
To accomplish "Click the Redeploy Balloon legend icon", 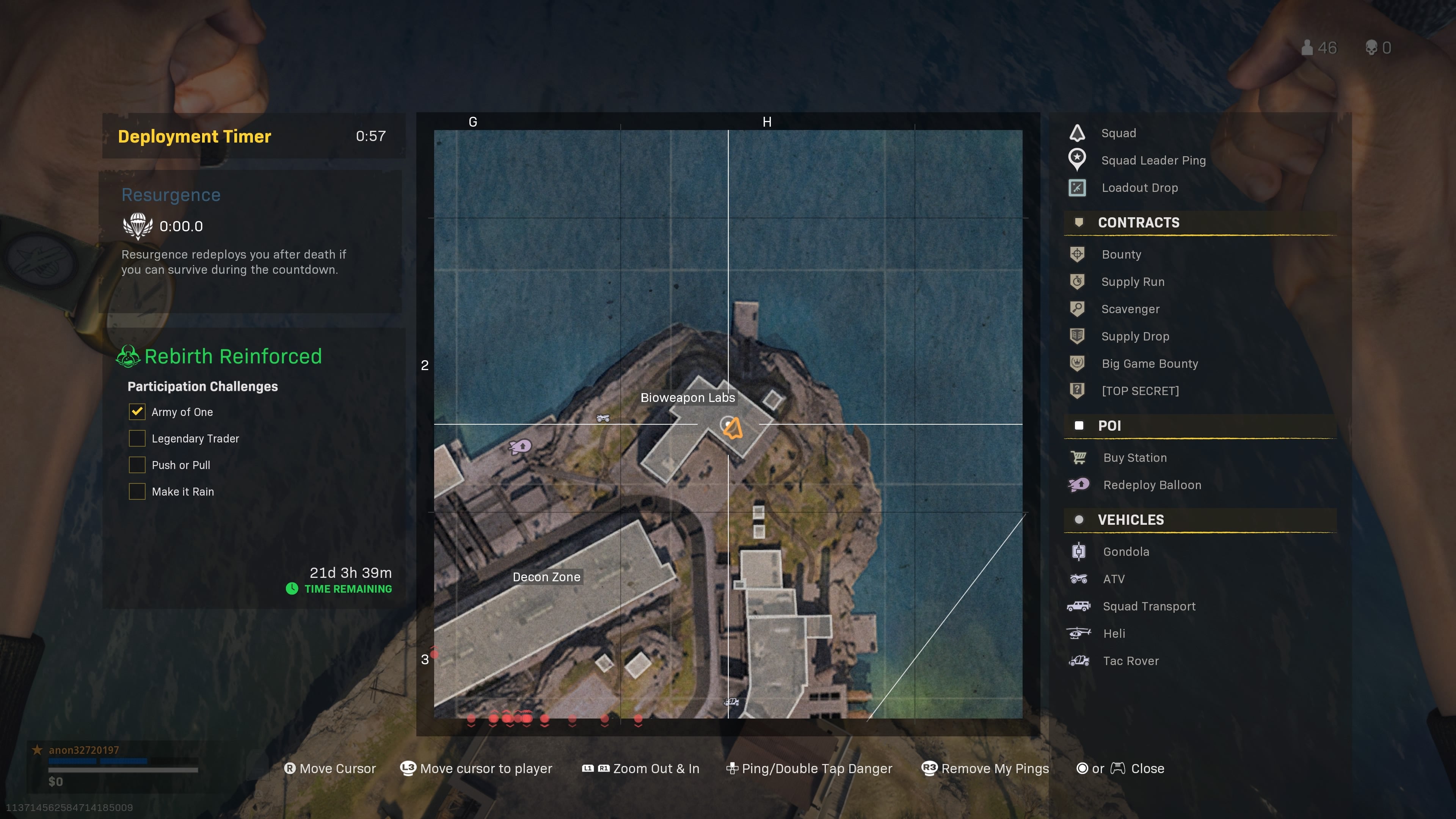I will (x=1079, y=485).
